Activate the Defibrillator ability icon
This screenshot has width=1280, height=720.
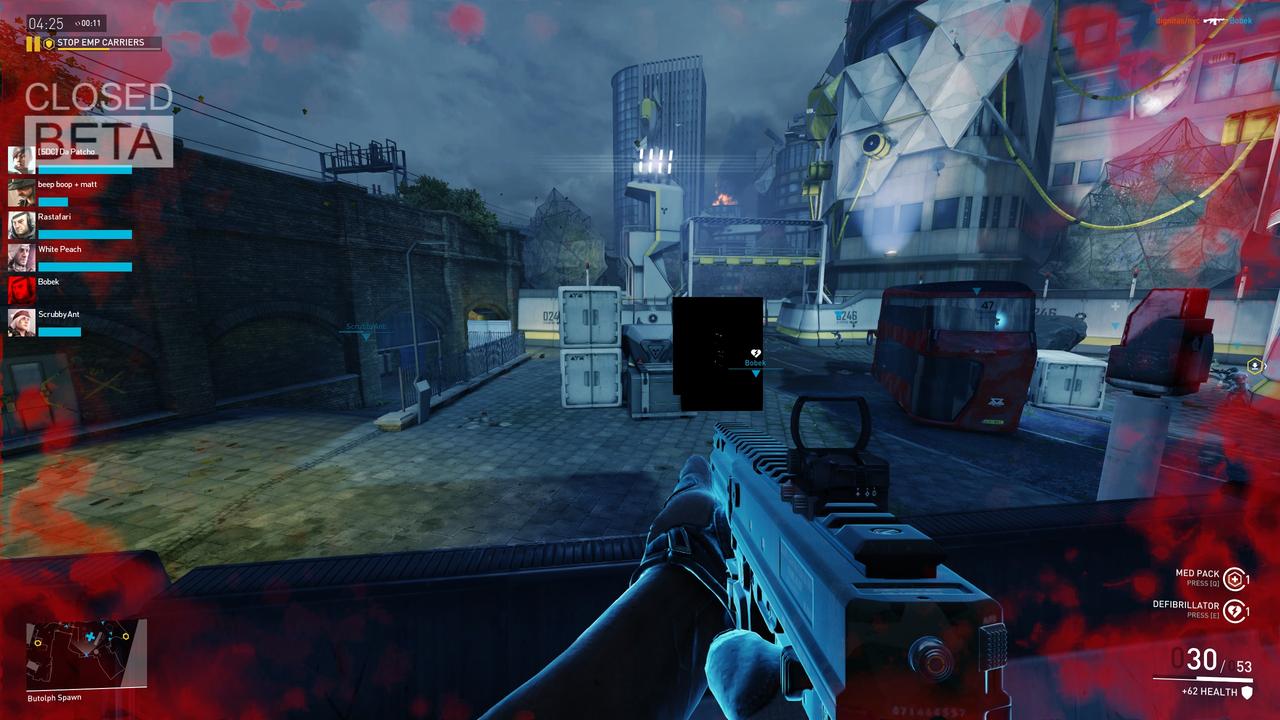pyautogui.click(x=1235, y=610)
